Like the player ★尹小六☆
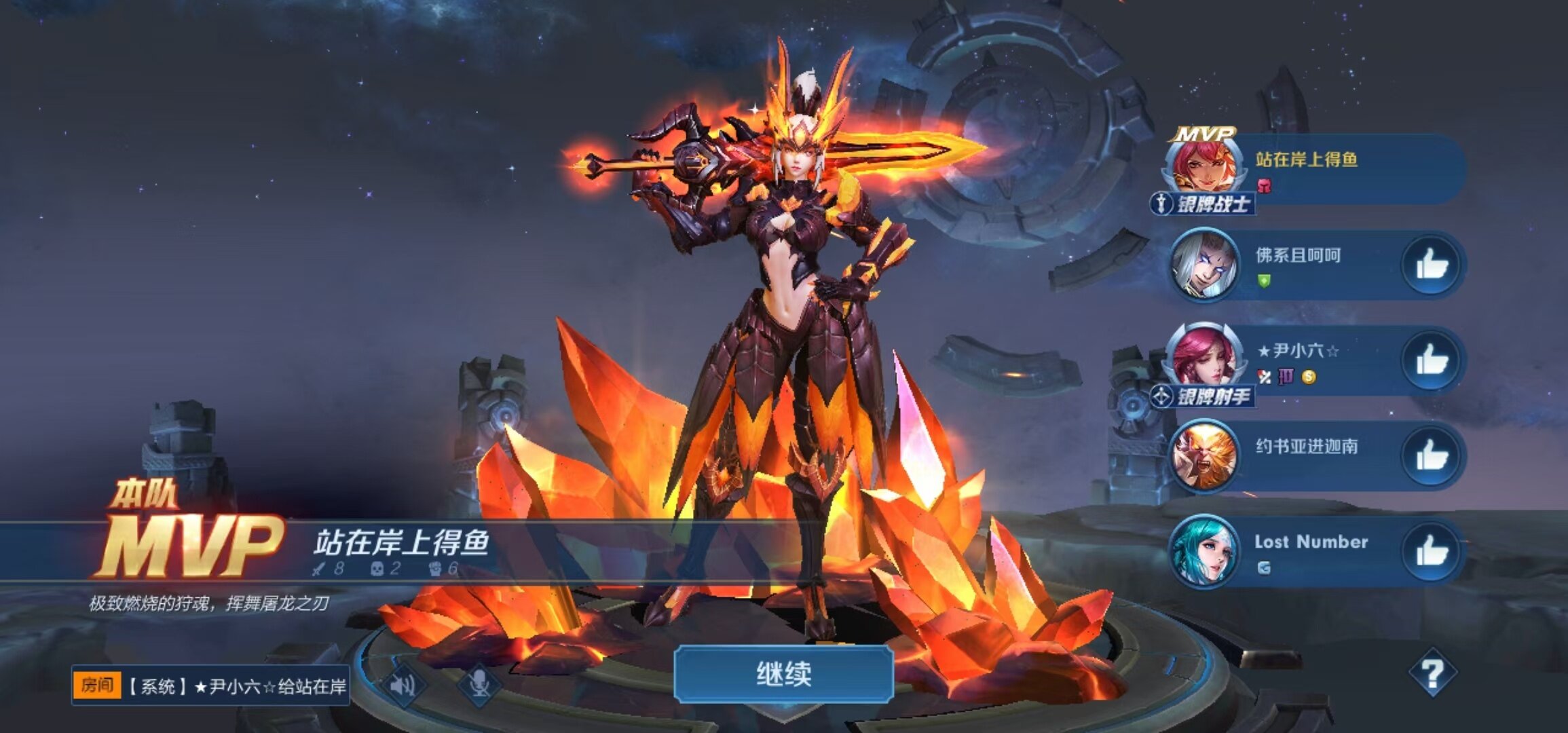This screenshot has height=733, width=1568. (x=1432, y=360)
